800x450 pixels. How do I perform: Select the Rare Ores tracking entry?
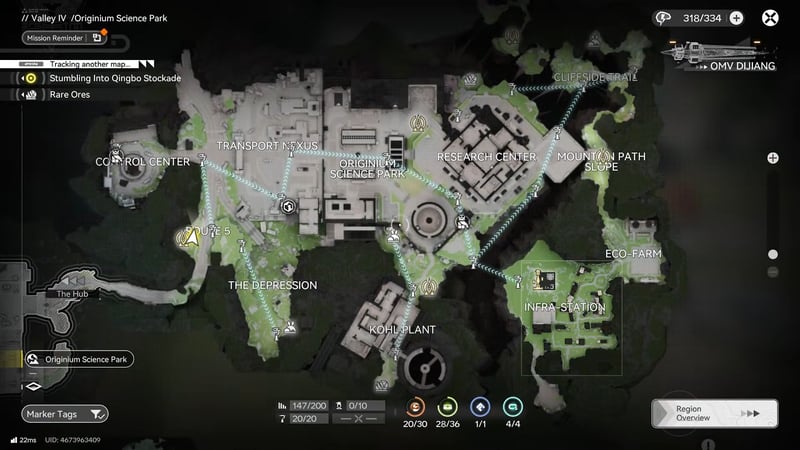pyautogui.click(x=70, y=94)
